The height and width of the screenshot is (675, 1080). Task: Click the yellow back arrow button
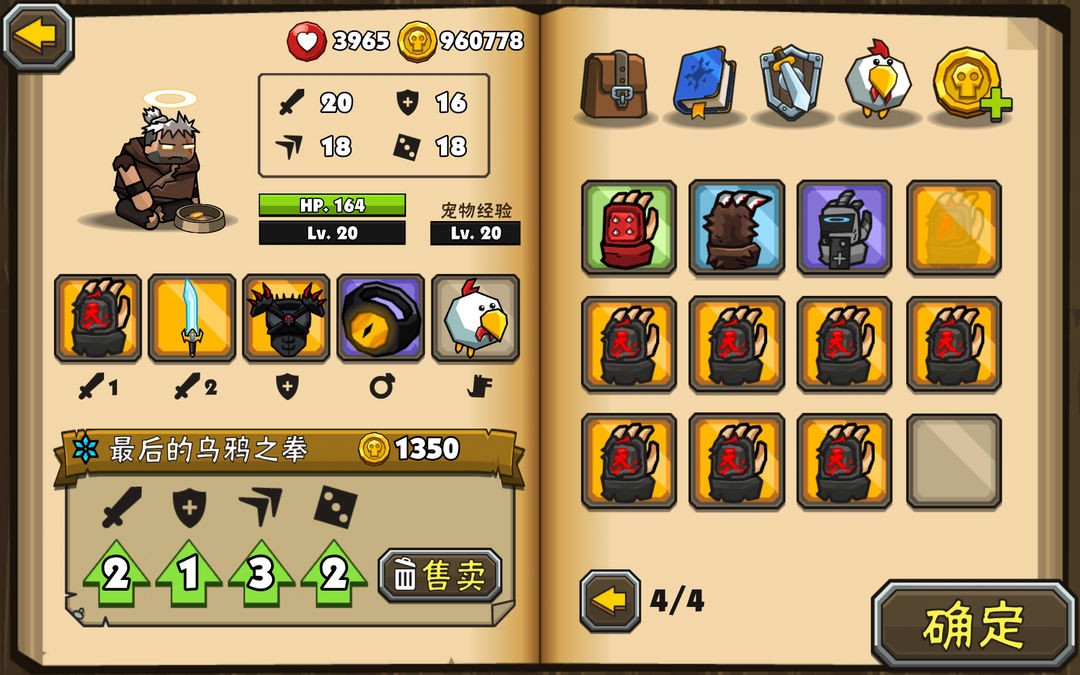point(38,37)
